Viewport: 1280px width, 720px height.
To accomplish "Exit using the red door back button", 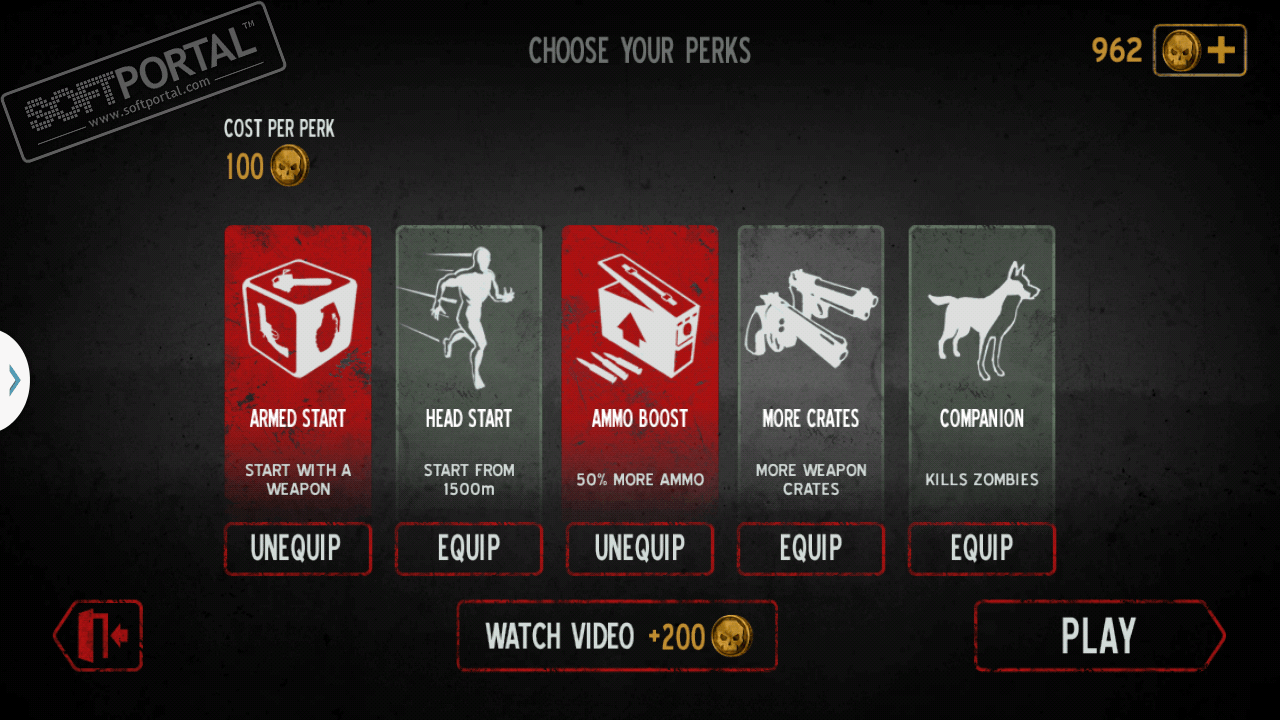I will point(99,635).
